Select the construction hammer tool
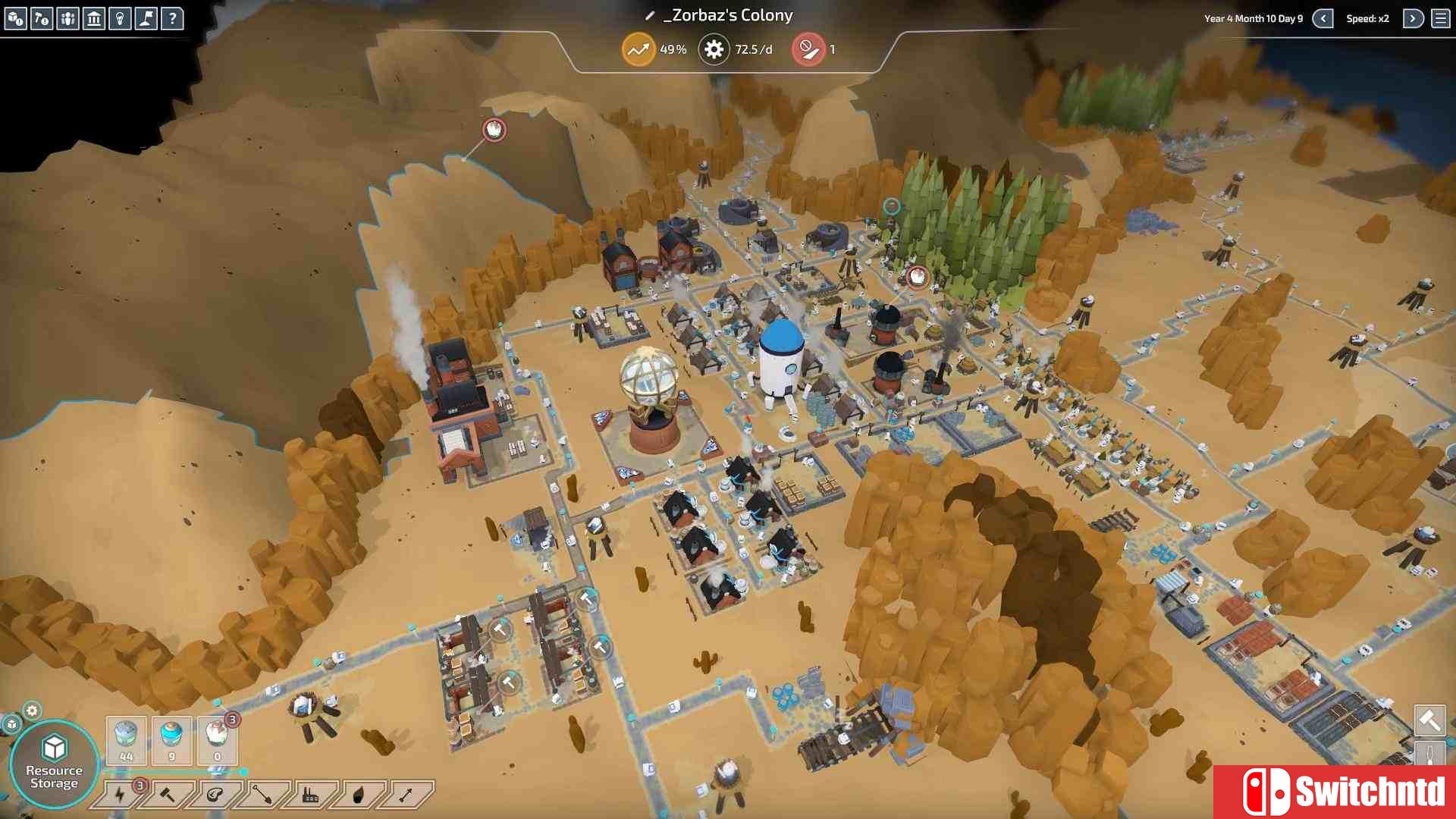The width and height of the screenshot is (1456, 819). 42,19
